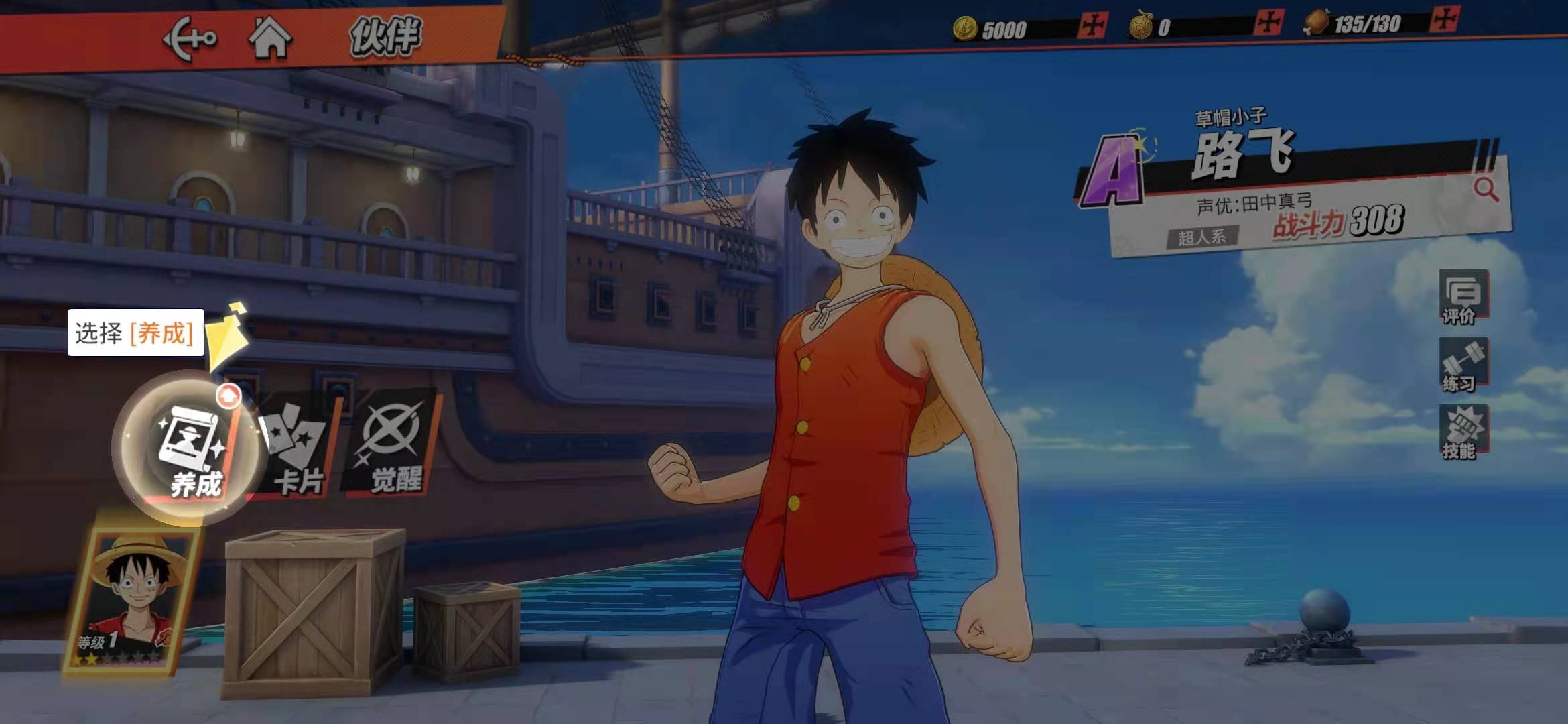Add more devil fruit currency
The height and width of the screenshot is (724, 1568).
[x=1268, y=23]
